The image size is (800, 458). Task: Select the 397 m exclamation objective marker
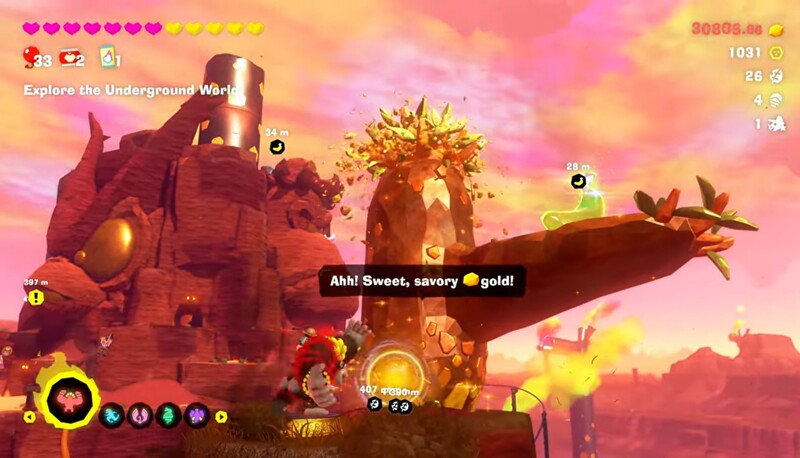coord(36,297)
